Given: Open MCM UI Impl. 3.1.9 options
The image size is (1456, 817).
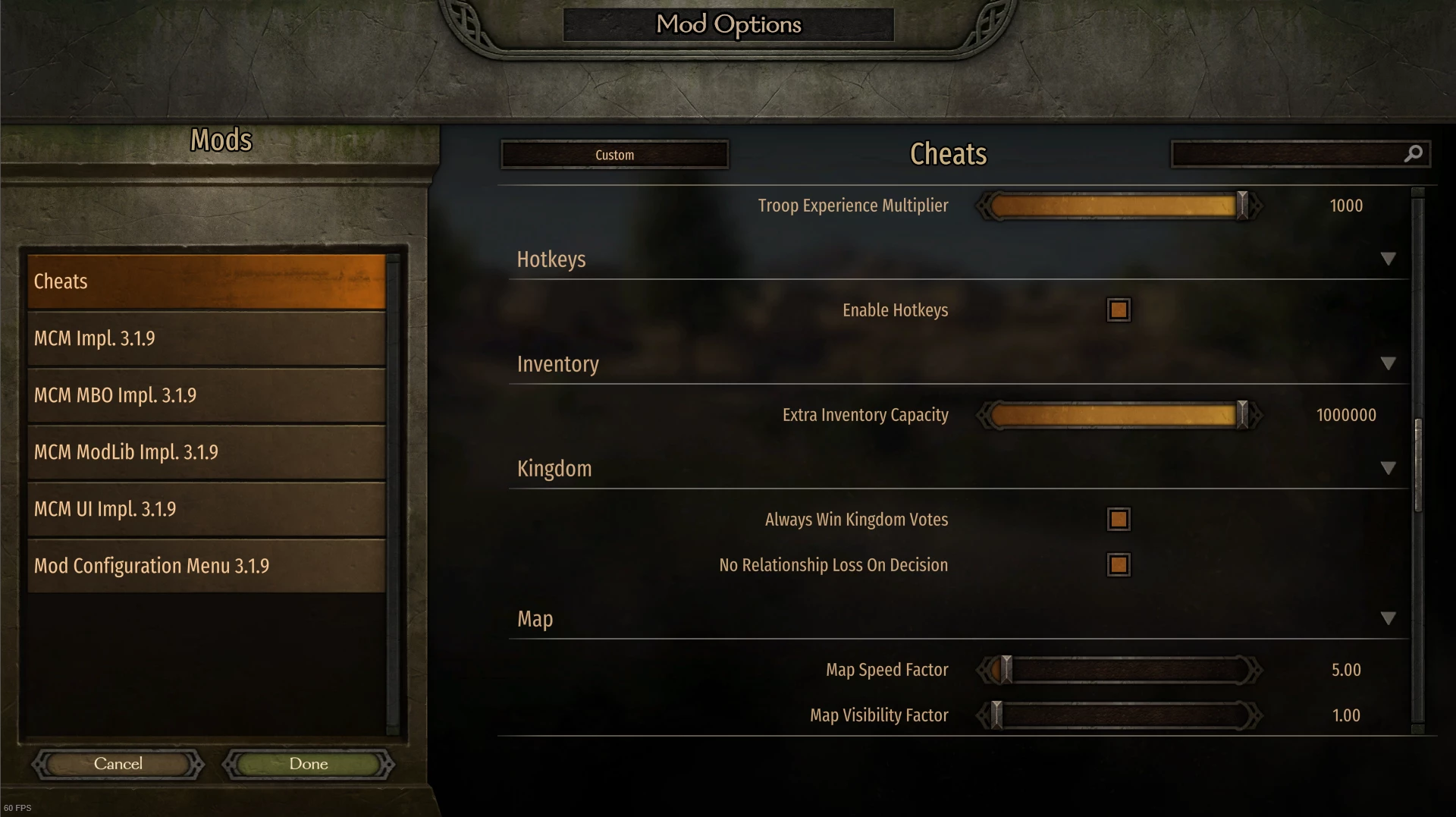Looking at the screenshot, I should pos(206,509).
